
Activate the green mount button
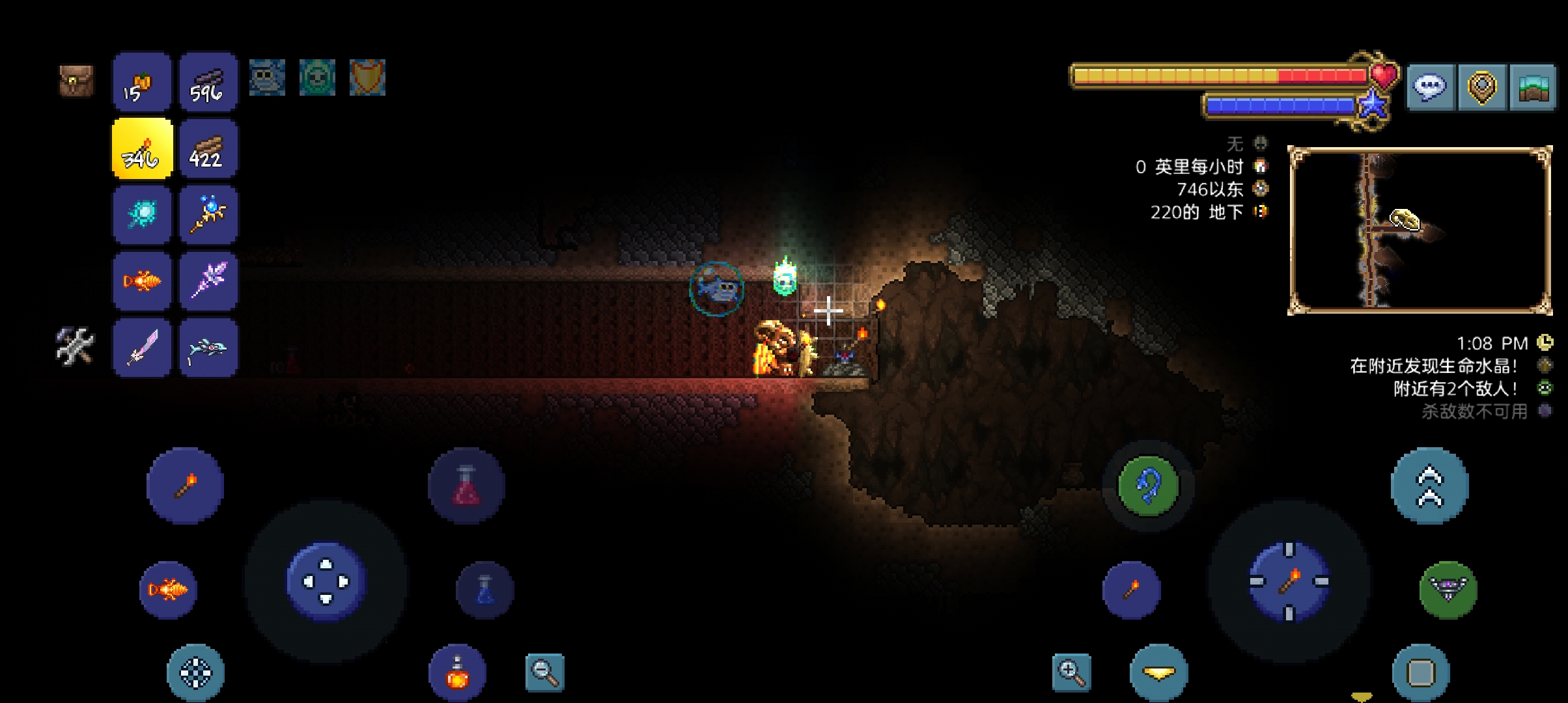[x=1448, y=590]
